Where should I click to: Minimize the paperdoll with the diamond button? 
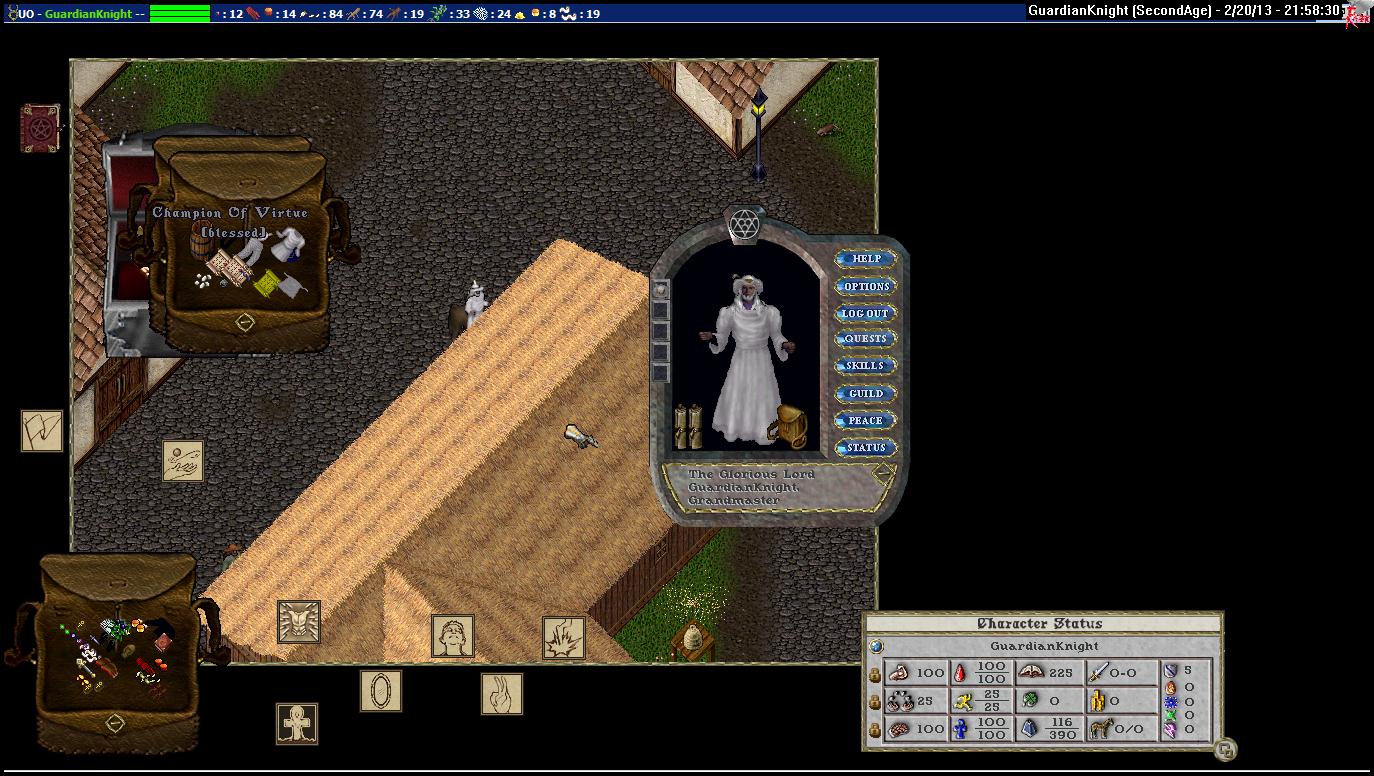coord(882,474)
